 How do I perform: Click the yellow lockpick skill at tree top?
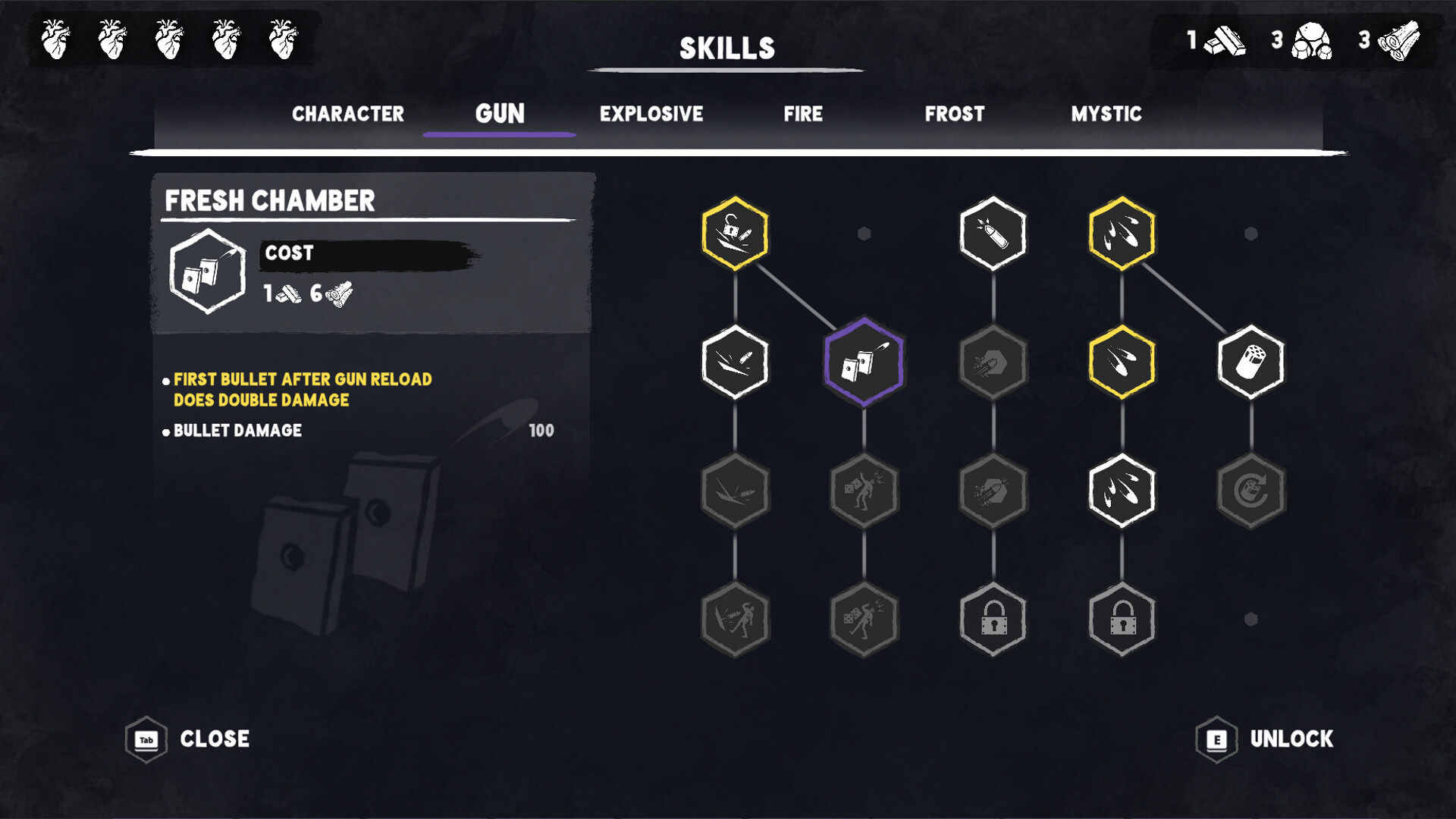coord(734,233)
